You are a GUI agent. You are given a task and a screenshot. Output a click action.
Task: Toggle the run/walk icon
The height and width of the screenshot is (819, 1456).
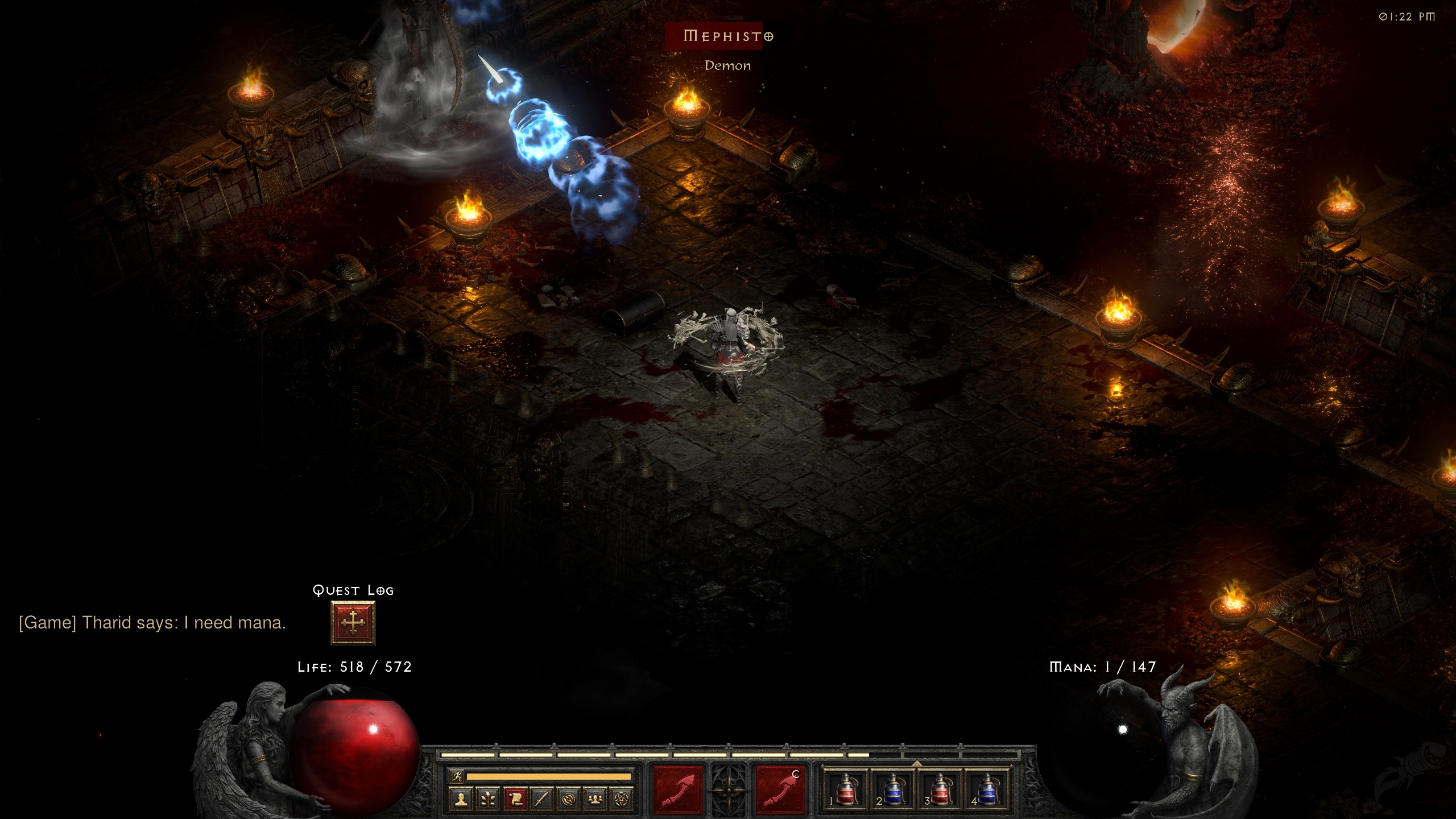[x=457, y=776]
